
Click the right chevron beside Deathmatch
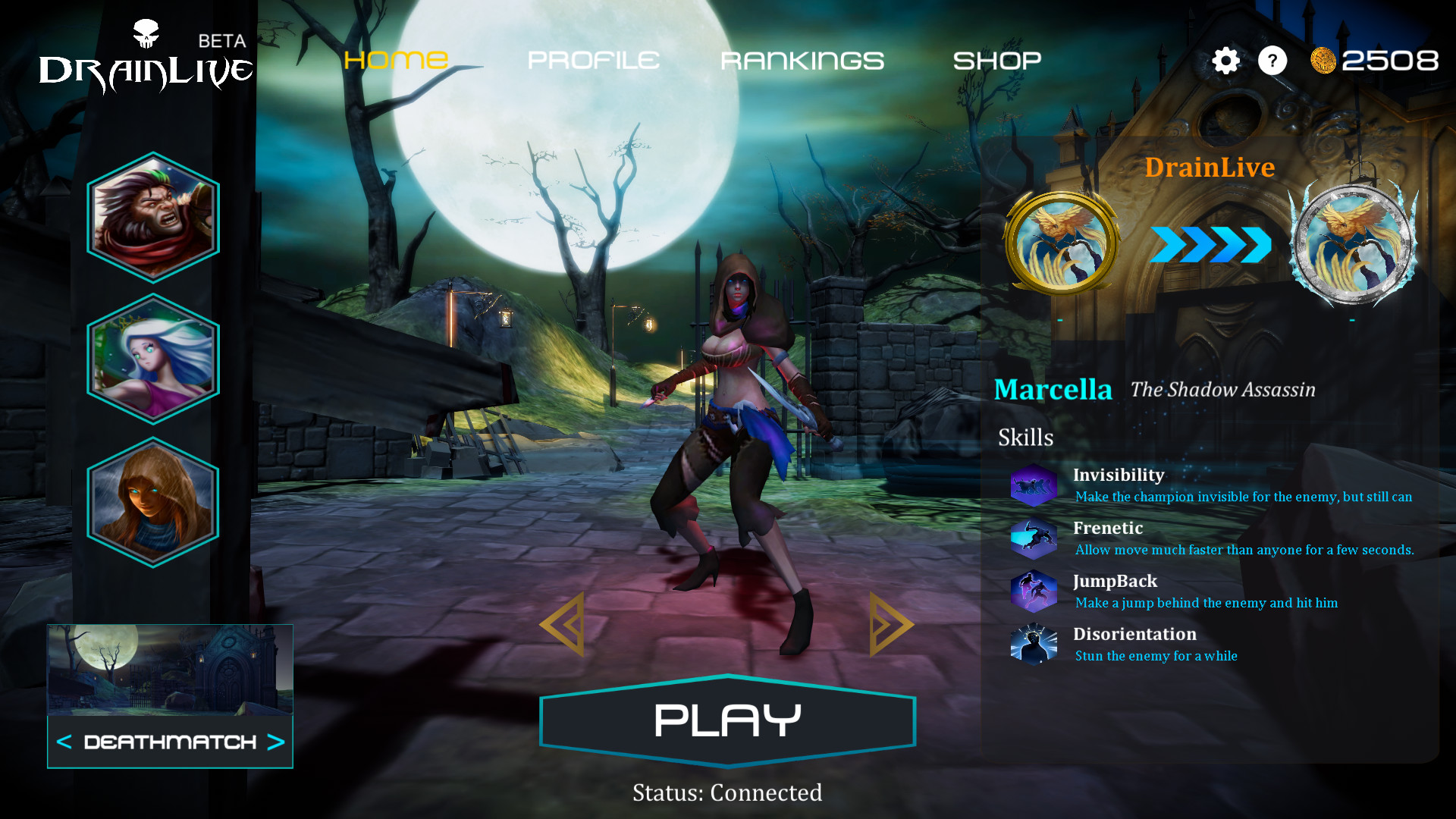pyautogui.click(x=276, y=744)
